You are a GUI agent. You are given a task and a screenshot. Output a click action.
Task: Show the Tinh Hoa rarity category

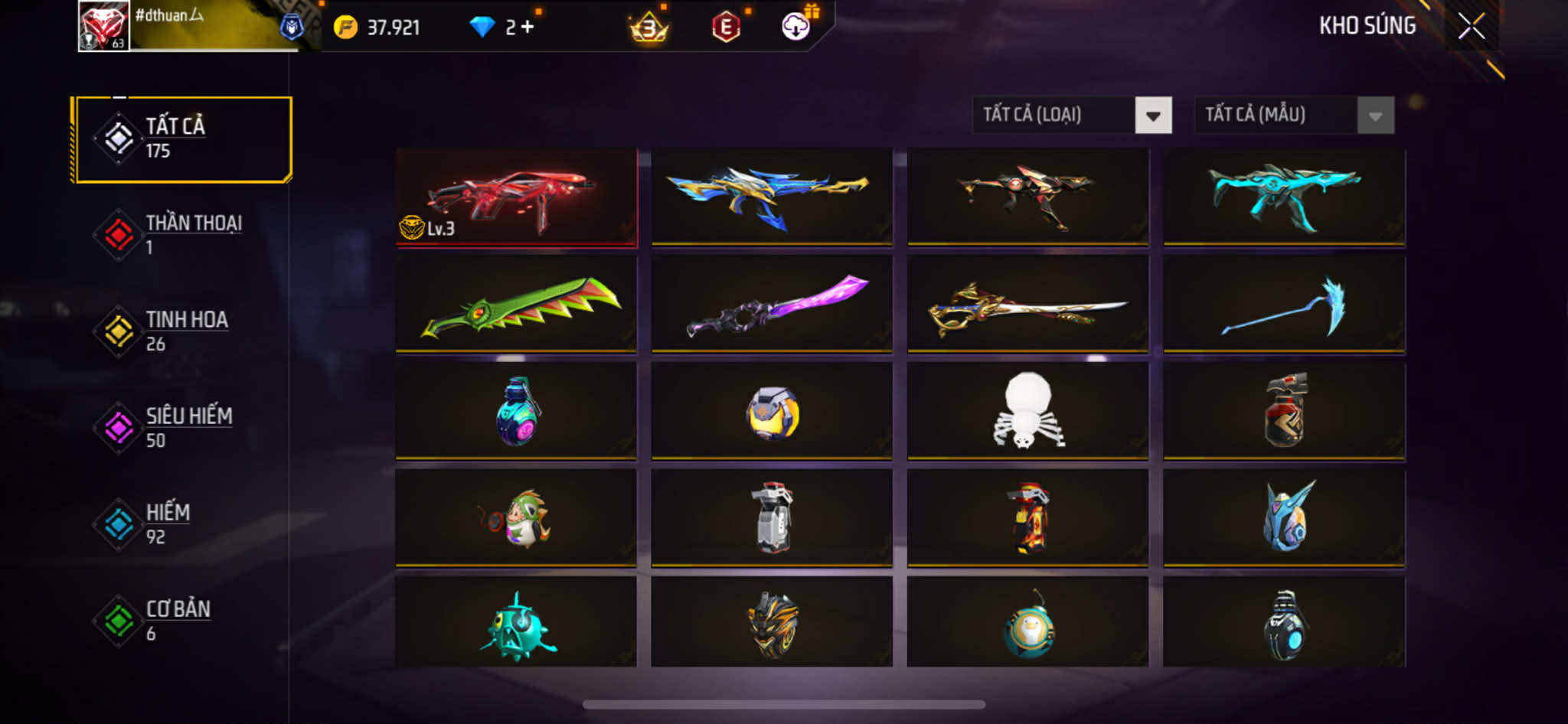tap(183, 331)
